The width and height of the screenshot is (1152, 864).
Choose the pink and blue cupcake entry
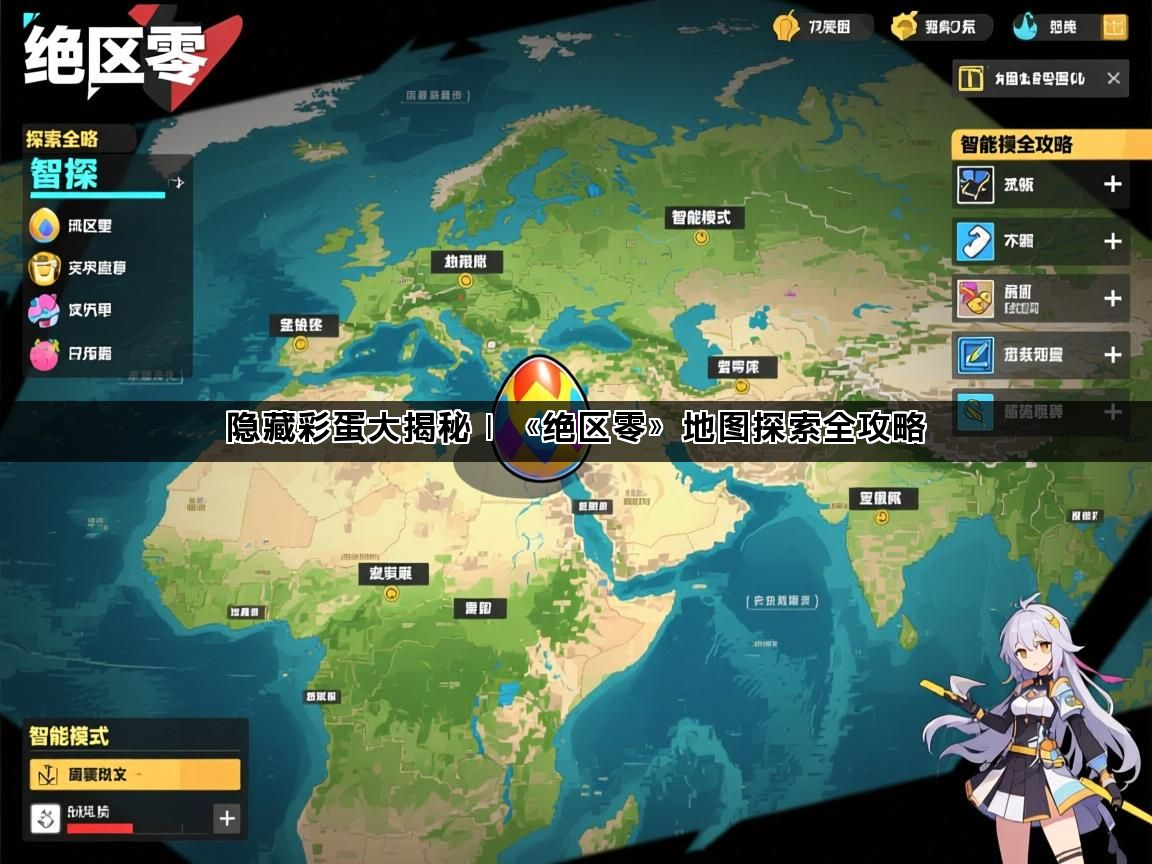(44, 310)
